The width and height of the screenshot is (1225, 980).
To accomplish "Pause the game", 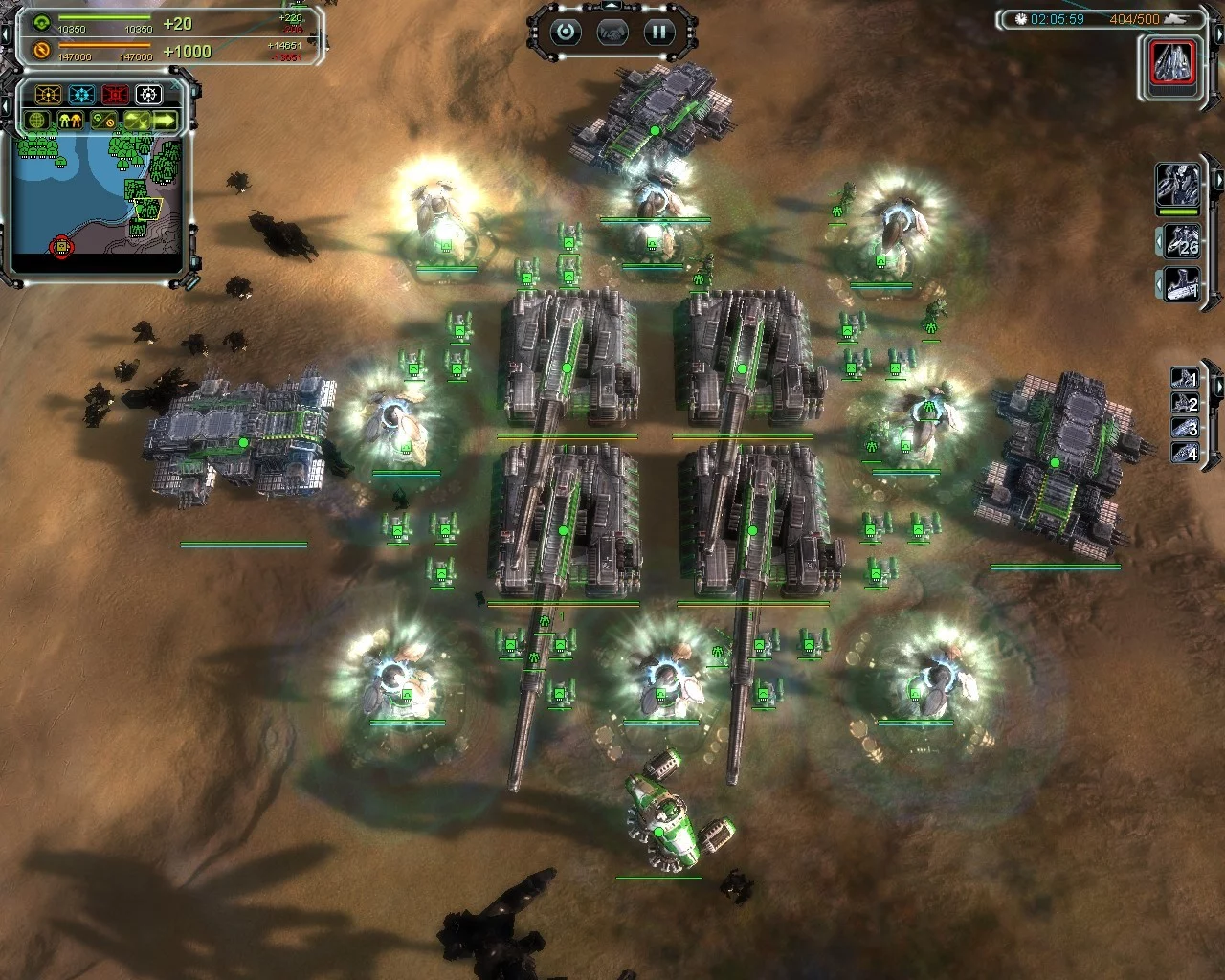I will (x=658, y=33).
